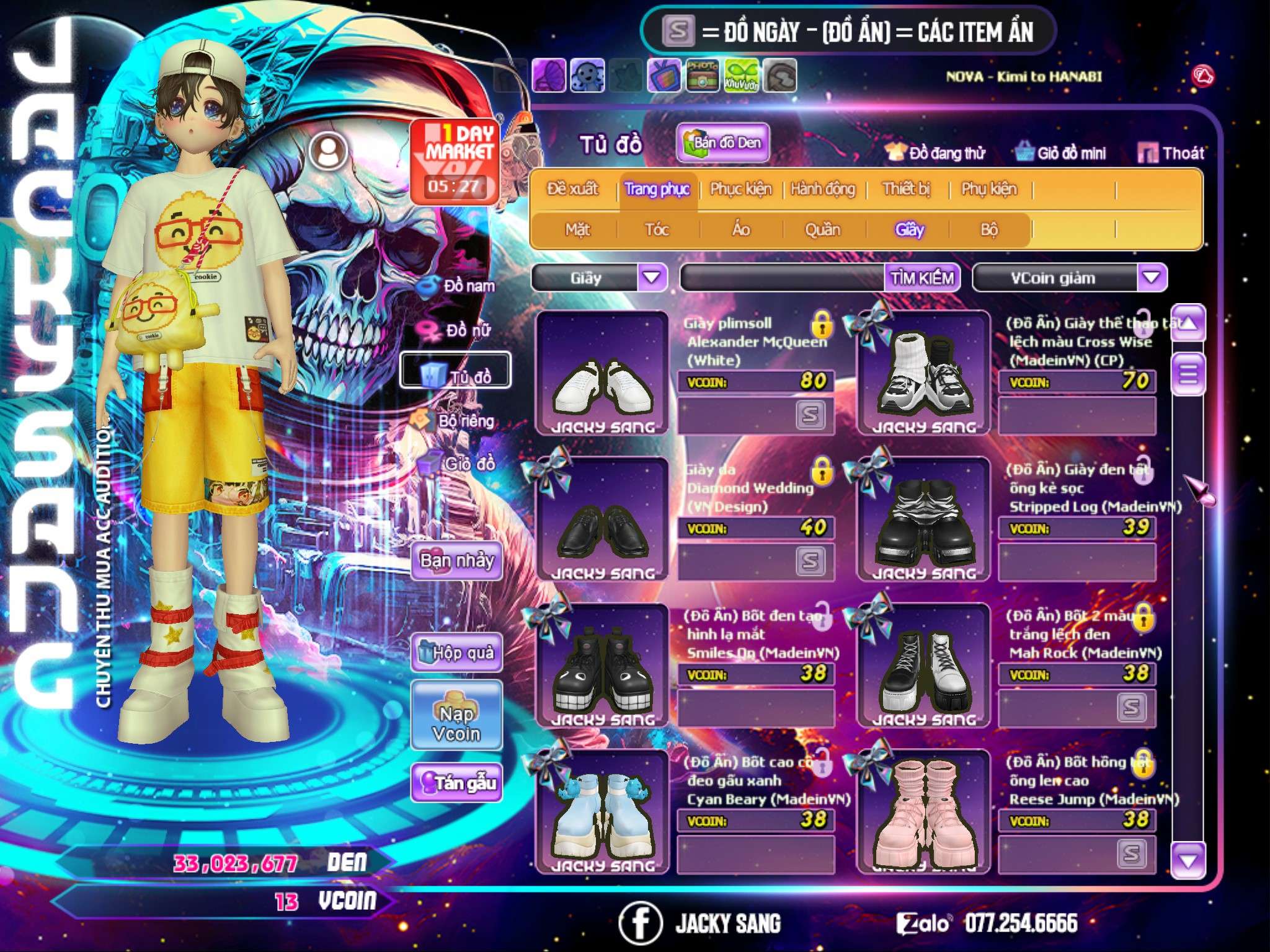Switch to the Phục kiện tab

pyautogui.click(x=740, y=188)
